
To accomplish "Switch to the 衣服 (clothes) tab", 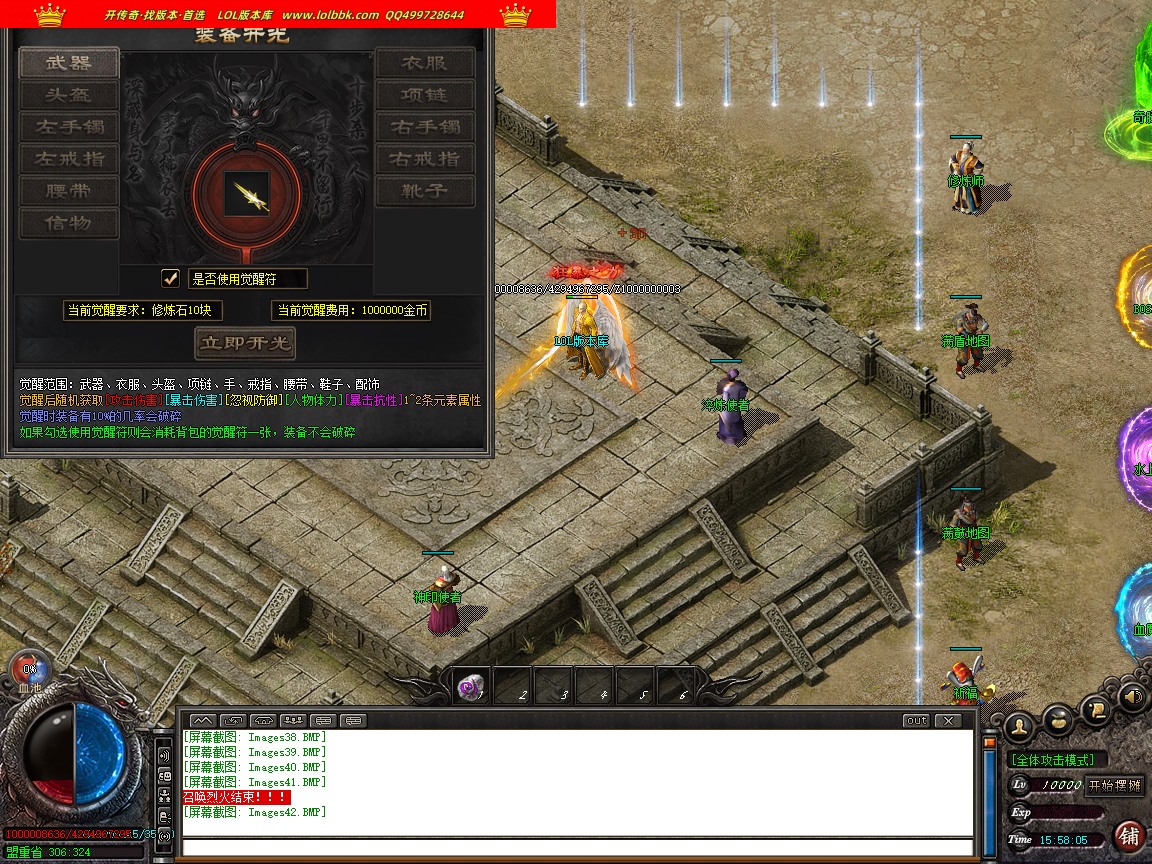I will tap(425, 63).
